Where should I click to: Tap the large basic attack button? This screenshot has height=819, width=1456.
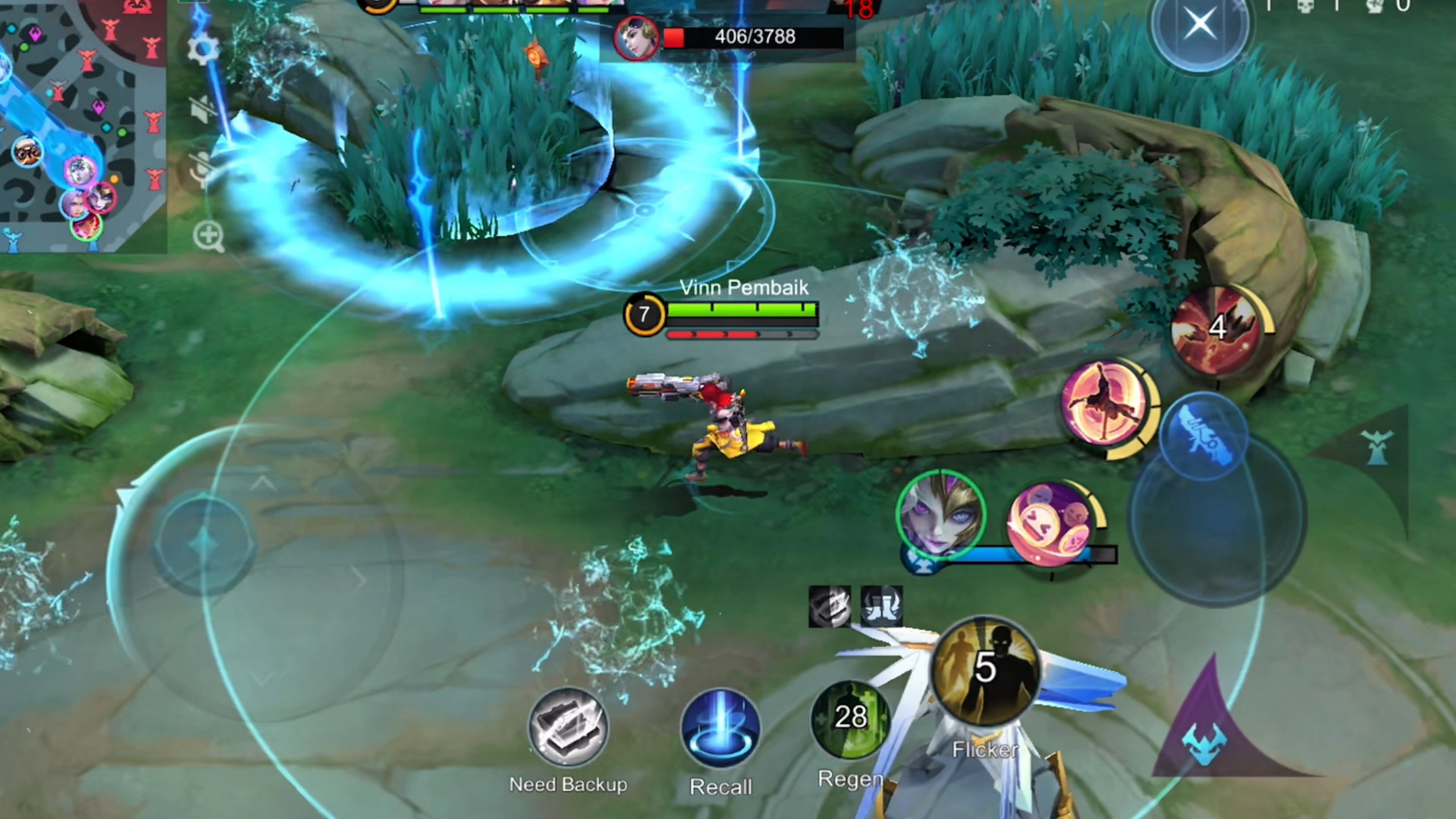pos(1218,520)
